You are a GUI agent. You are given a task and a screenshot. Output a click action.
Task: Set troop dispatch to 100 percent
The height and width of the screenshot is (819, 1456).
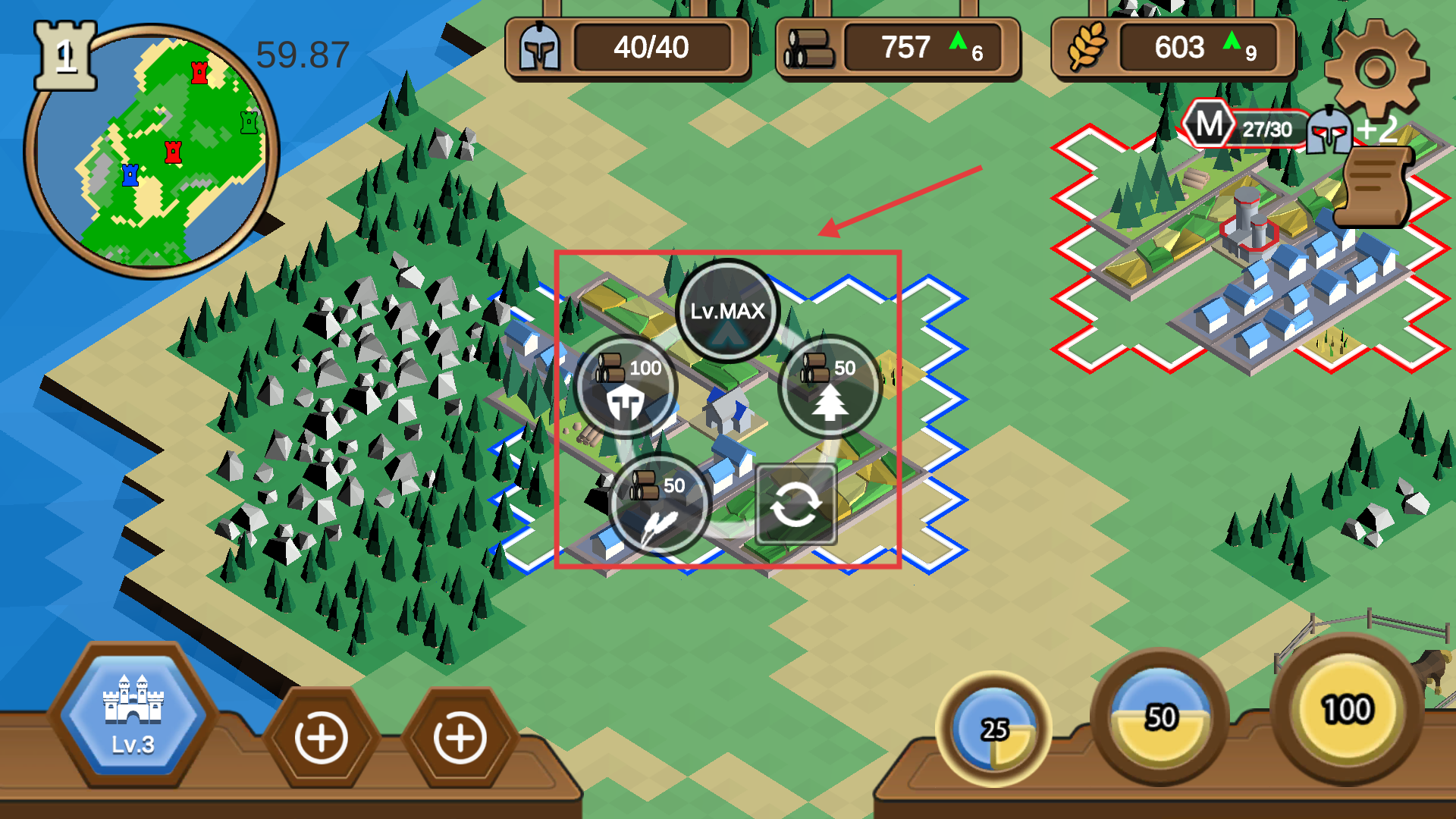coord(1347,710)
